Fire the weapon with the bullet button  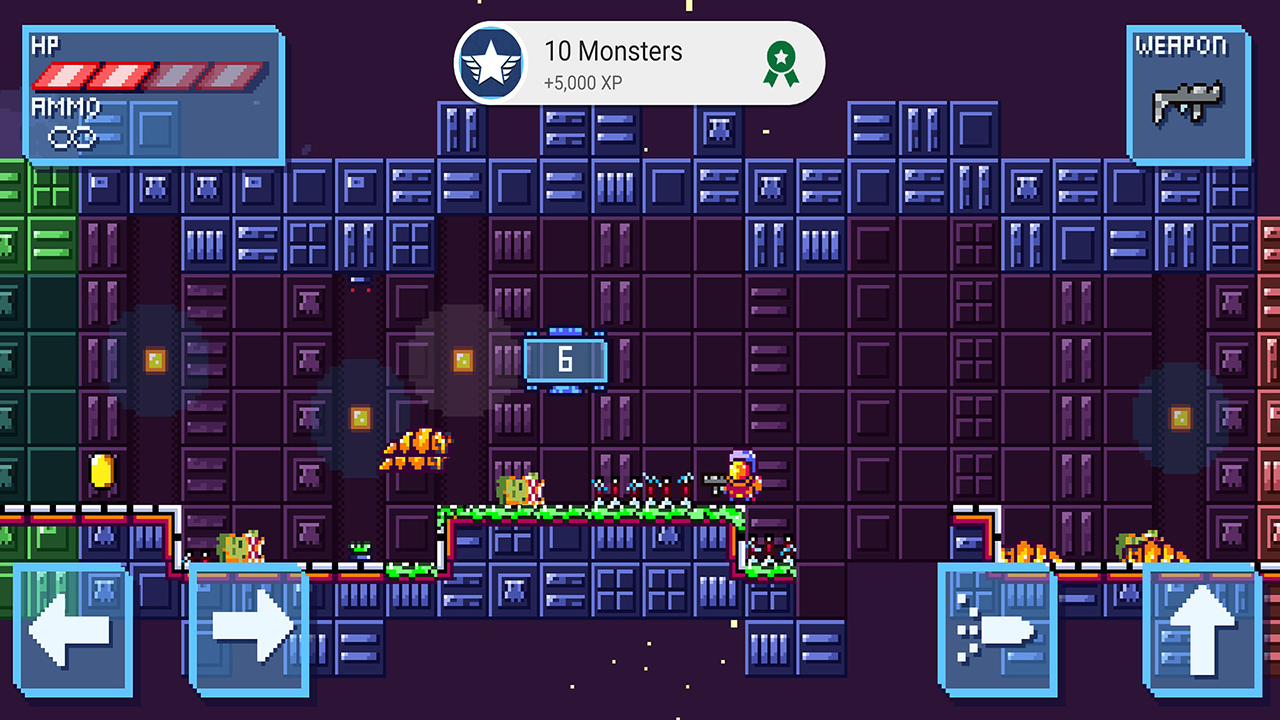[997, 630]
